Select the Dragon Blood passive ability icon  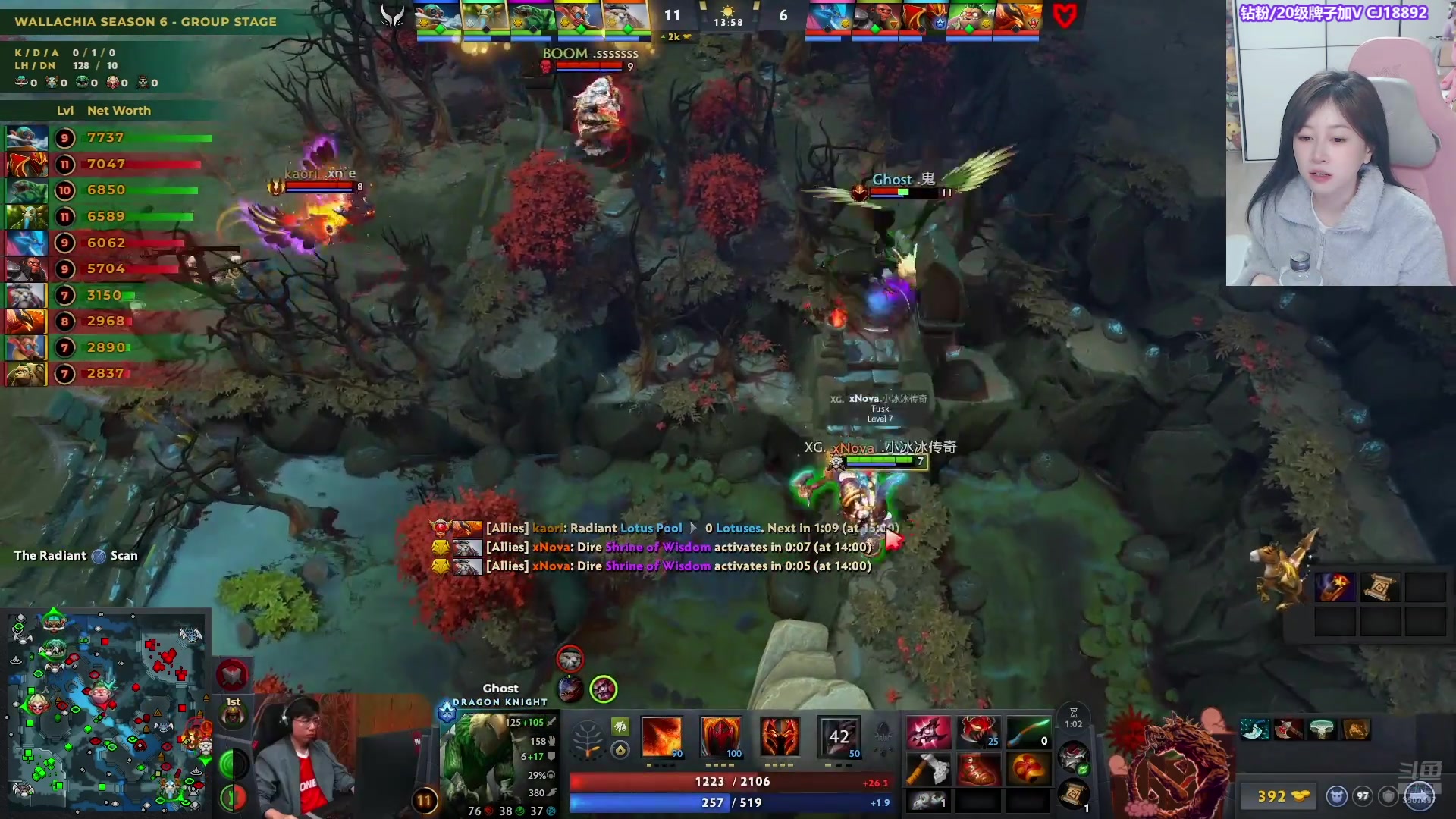780,736
